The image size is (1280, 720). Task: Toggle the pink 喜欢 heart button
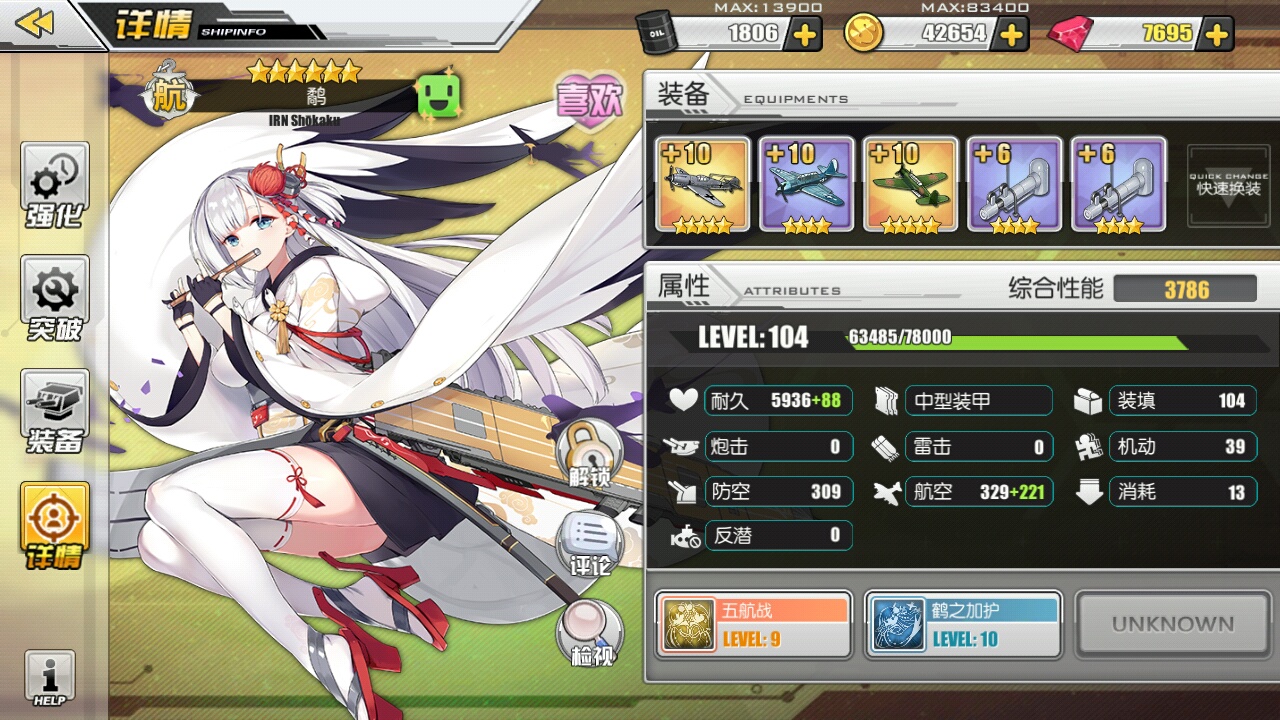tap(590, 100)
